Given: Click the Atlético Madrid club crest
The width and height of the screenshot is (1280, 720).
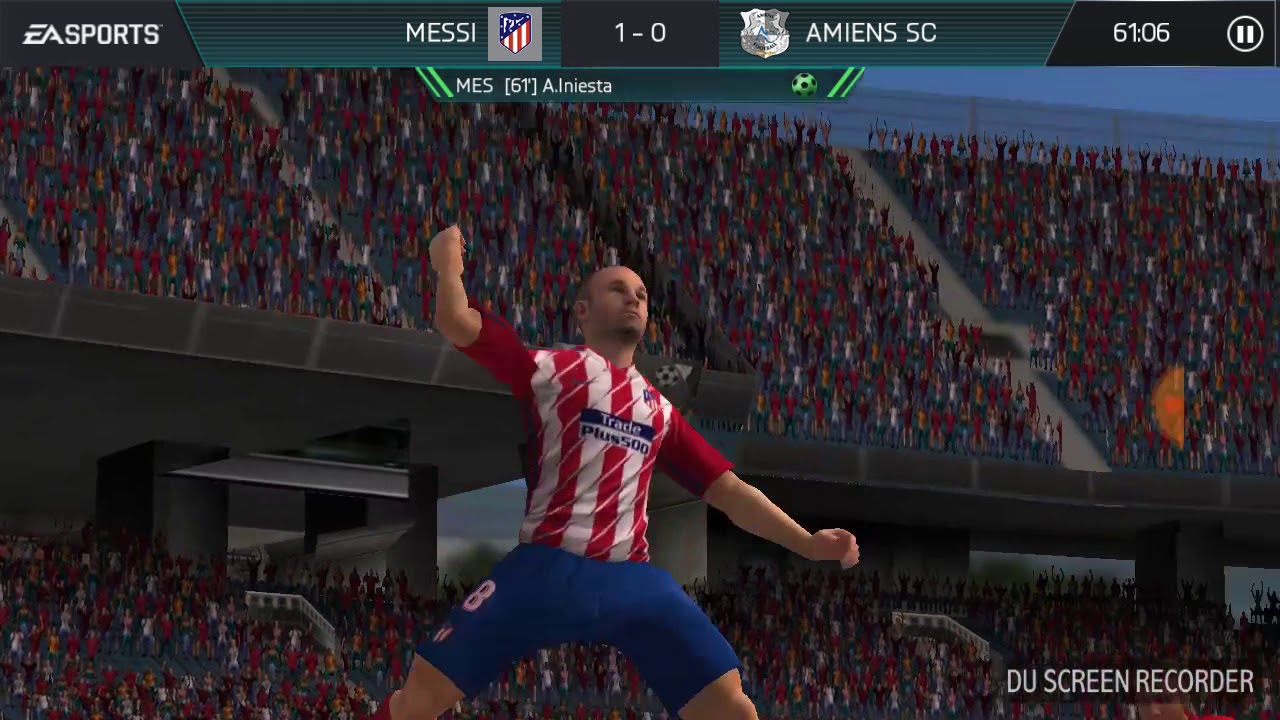Looking at the screenshot, I should (513, 33).
